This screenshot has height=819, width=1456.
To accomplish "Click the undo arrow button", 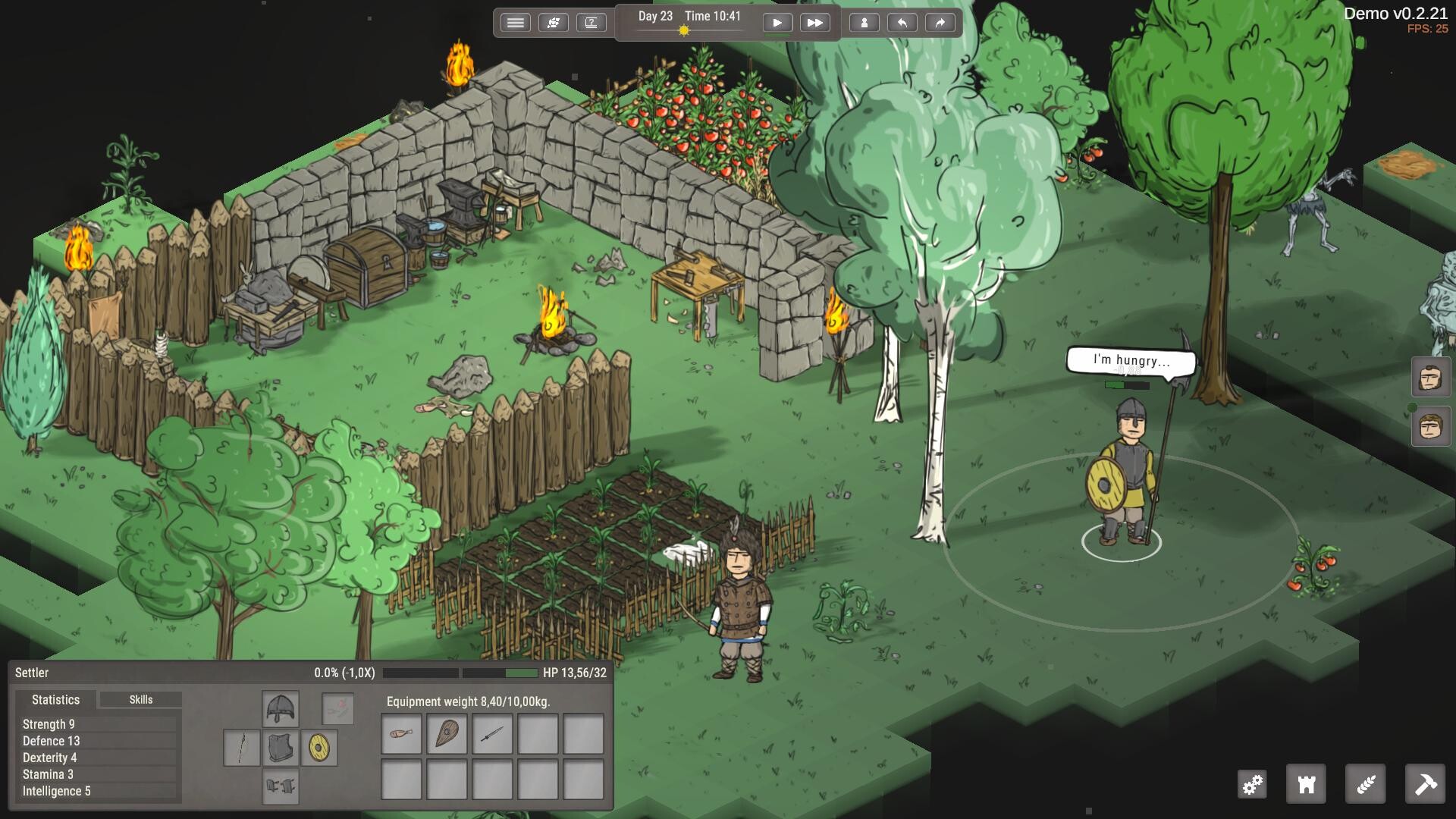I will click(902, 23).
